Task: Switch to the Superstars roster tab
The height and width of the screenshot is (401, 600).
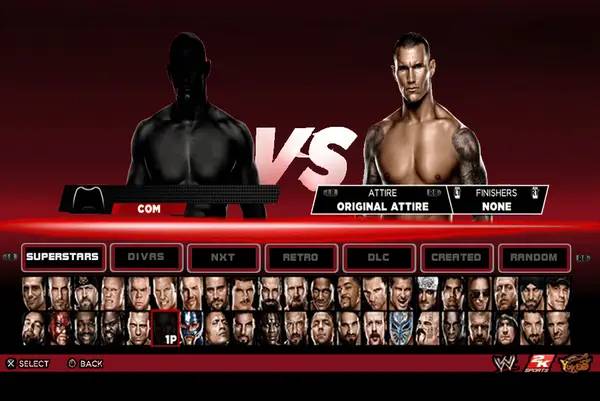Action: tap(62, 258)
